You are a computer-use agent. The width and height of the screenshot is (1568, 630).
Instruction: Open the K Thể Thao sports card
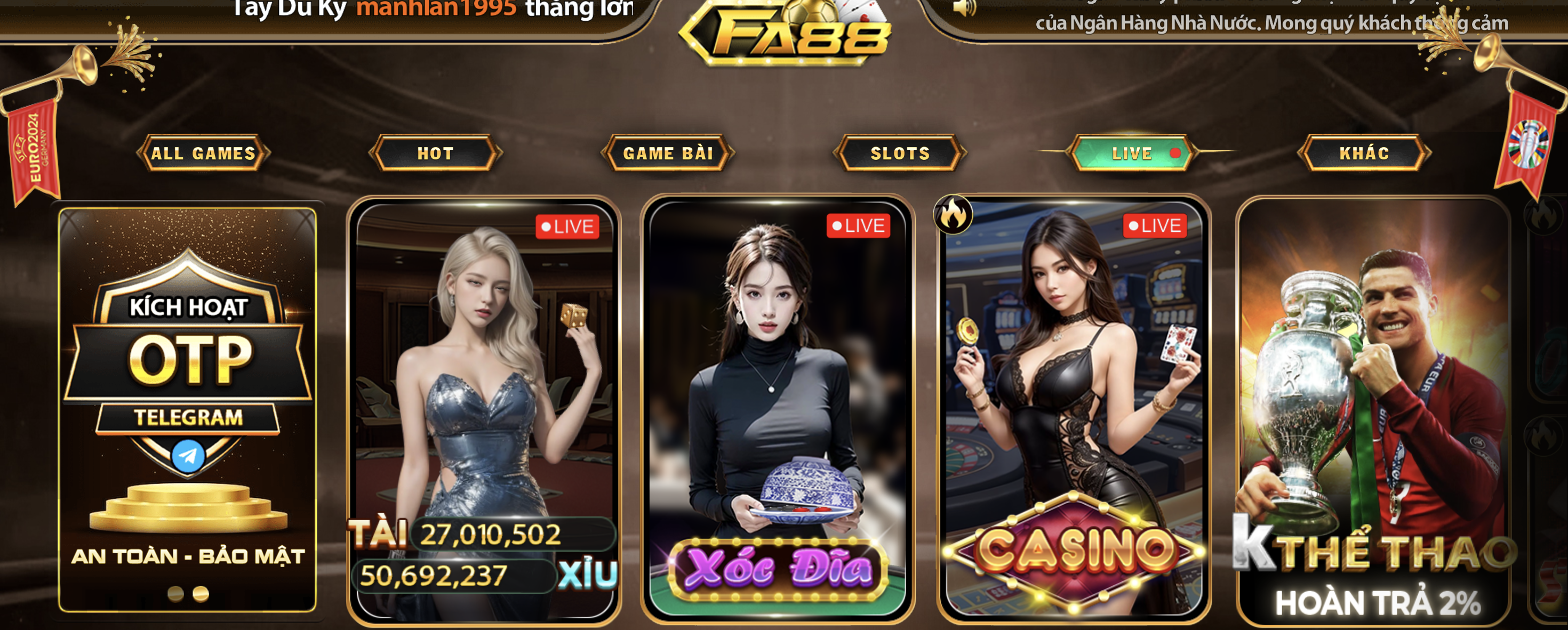pos(1374,407)
